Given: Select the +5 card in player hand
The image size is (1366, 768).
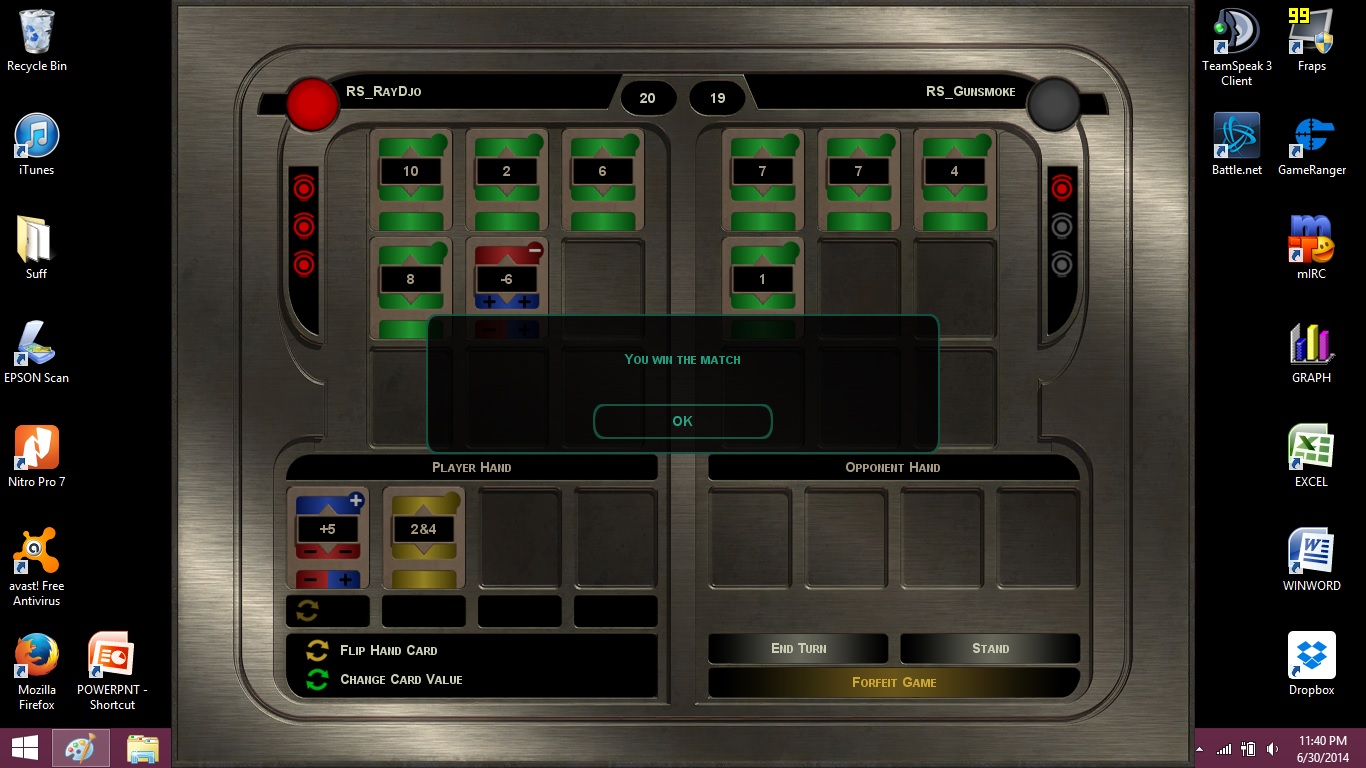Looking at the screenshot, I should click(327, 537).
